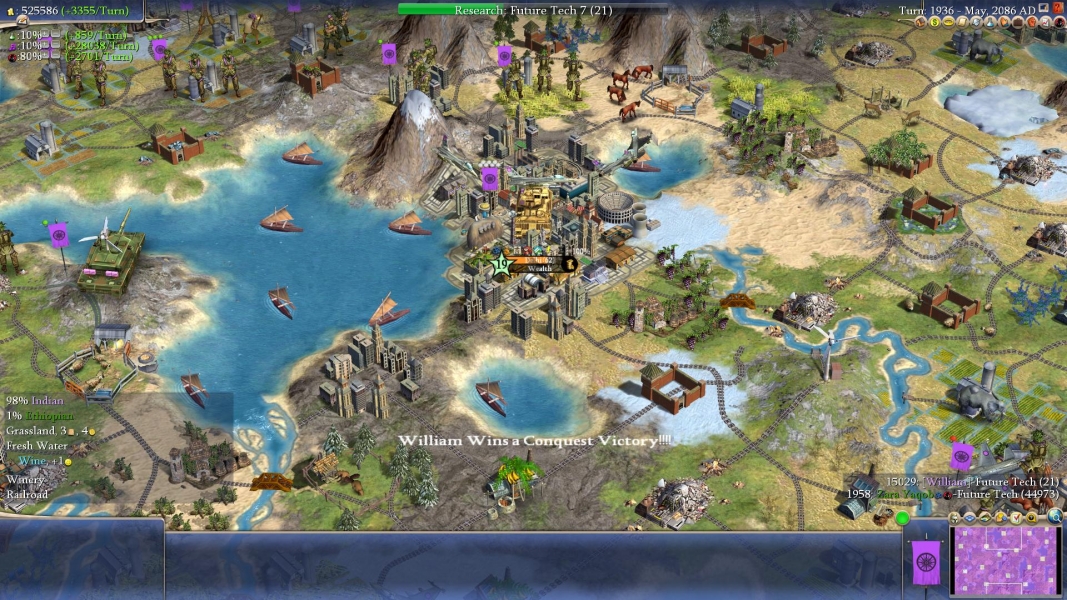Screen dimensions: 1067x600
Task: Open the globe view magnifier button
Action: 1055,517
